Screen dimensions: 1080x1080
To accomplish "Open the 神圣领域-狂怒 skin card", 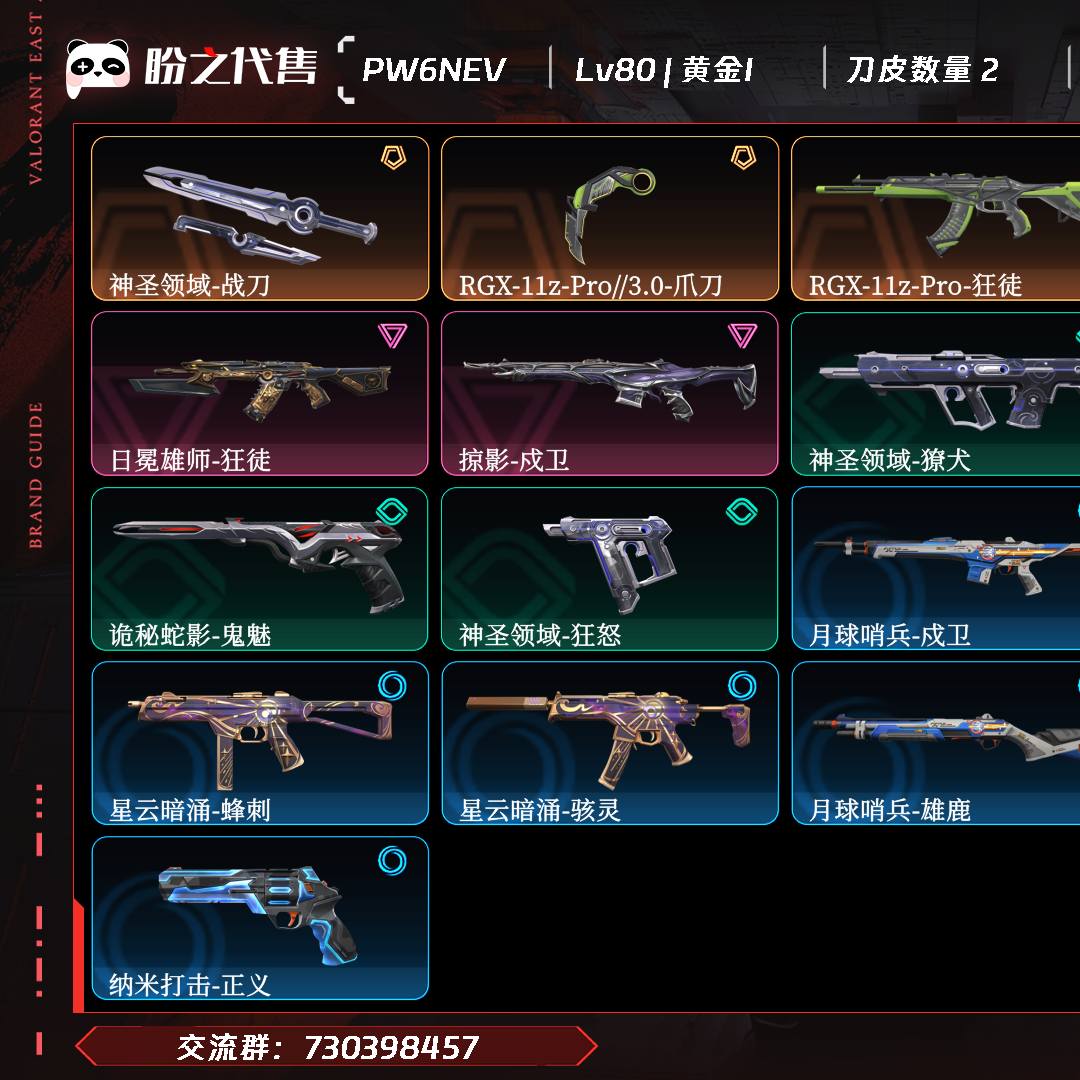I will click(x=610, y=568).
